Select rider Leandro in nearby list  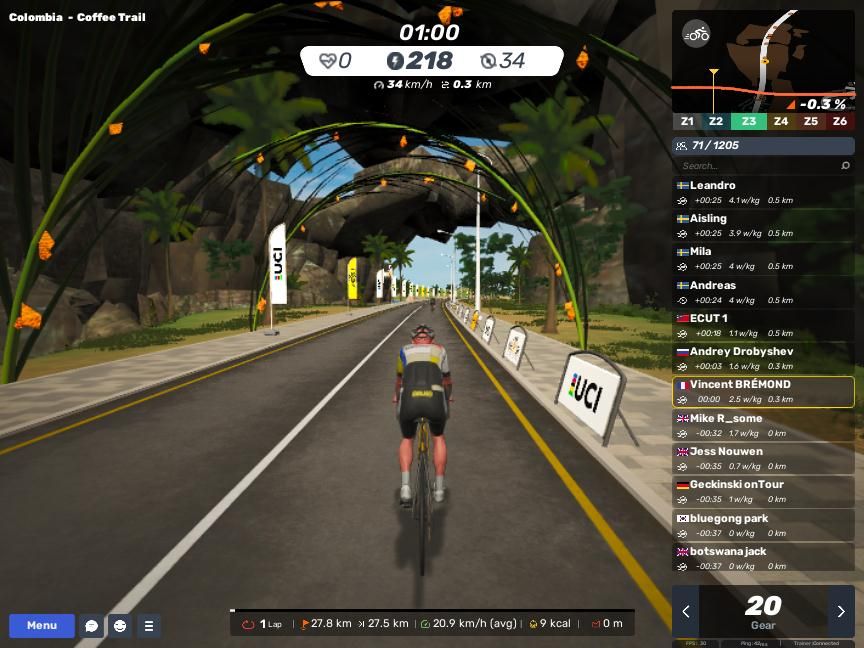(x=763, y=192)
